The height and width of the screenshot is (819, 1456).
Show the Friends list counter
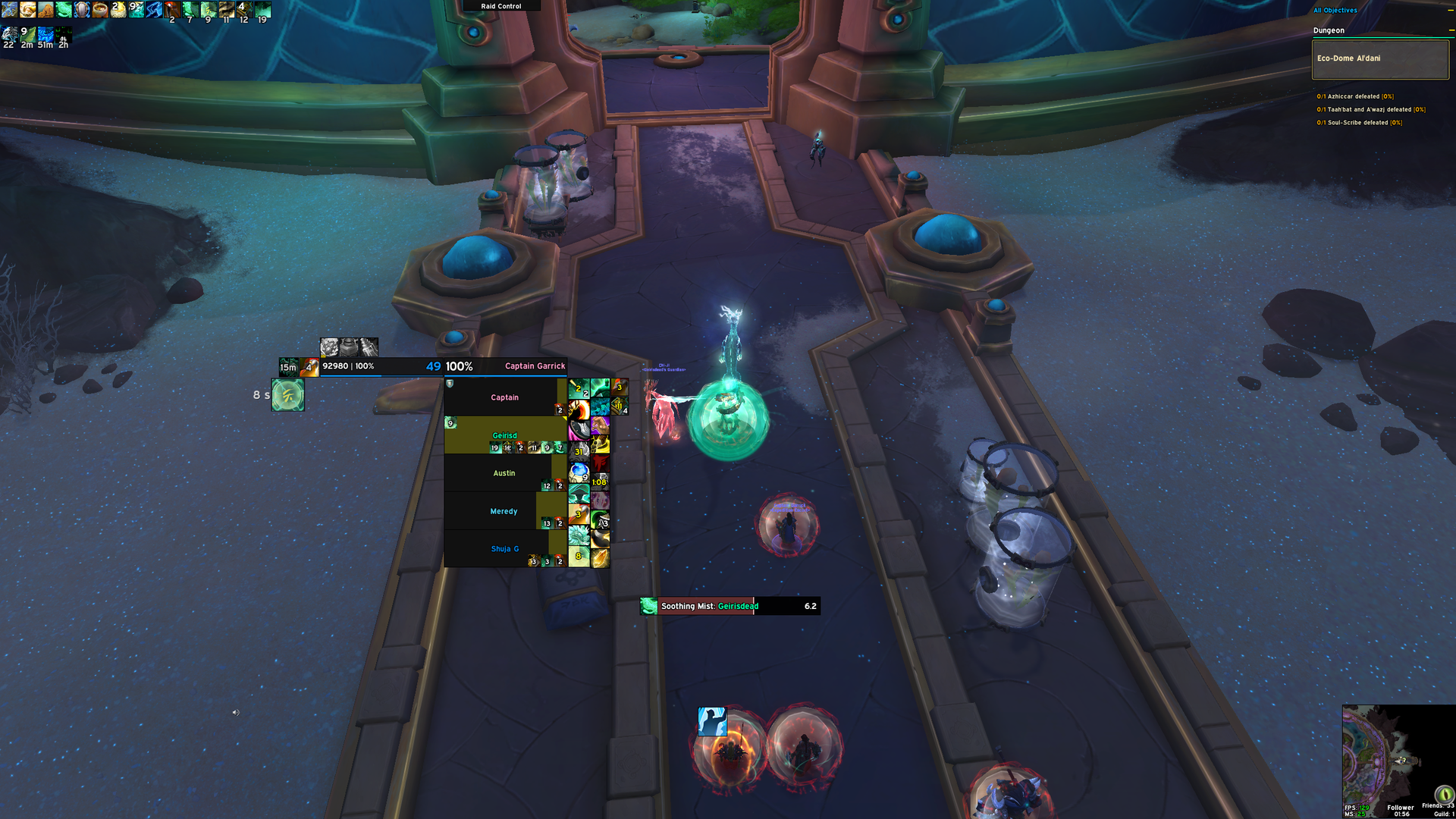coord(1437,805)
